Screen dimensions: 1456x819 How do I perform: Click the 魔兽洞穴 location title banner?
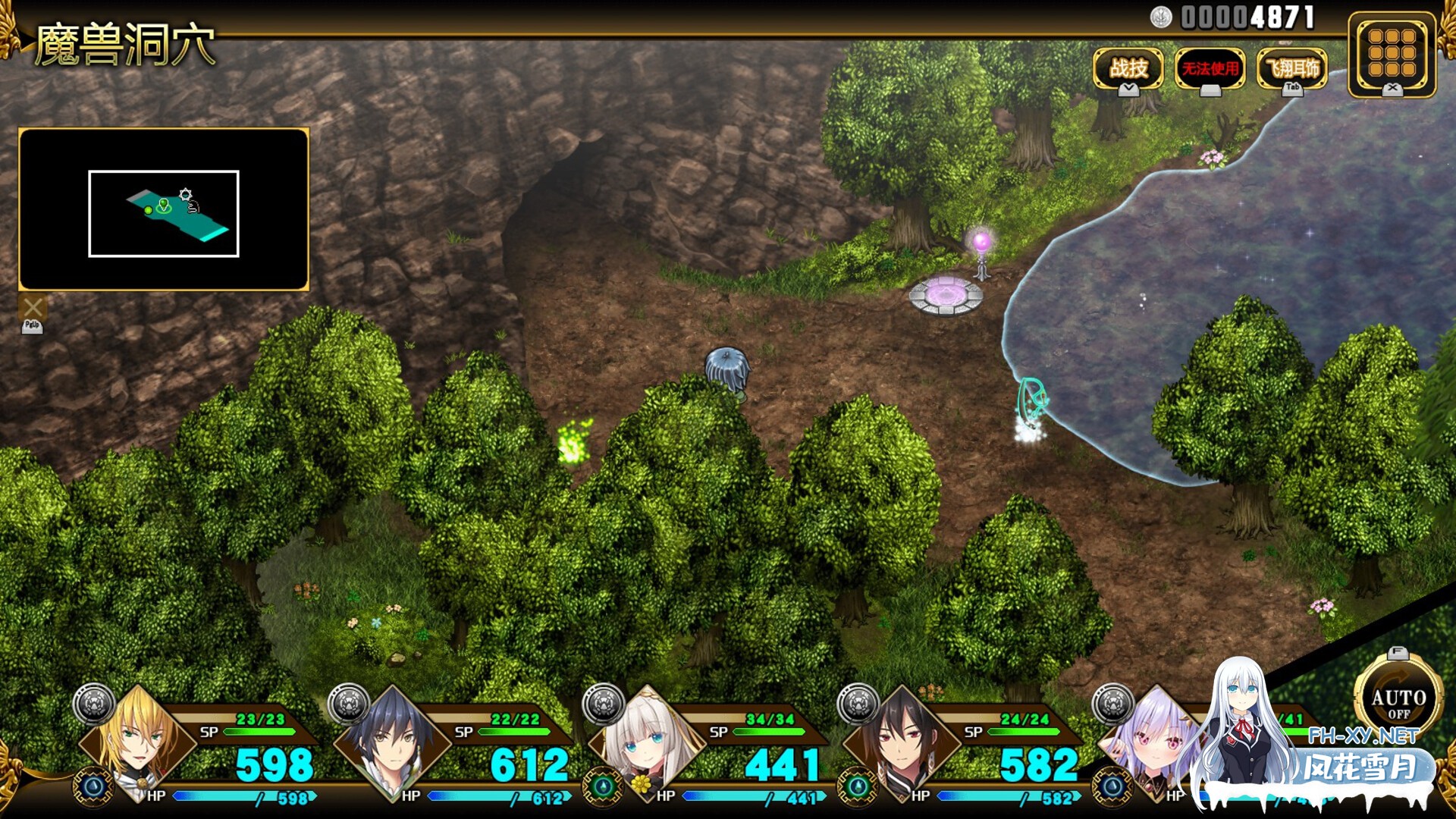pos(125,43)
